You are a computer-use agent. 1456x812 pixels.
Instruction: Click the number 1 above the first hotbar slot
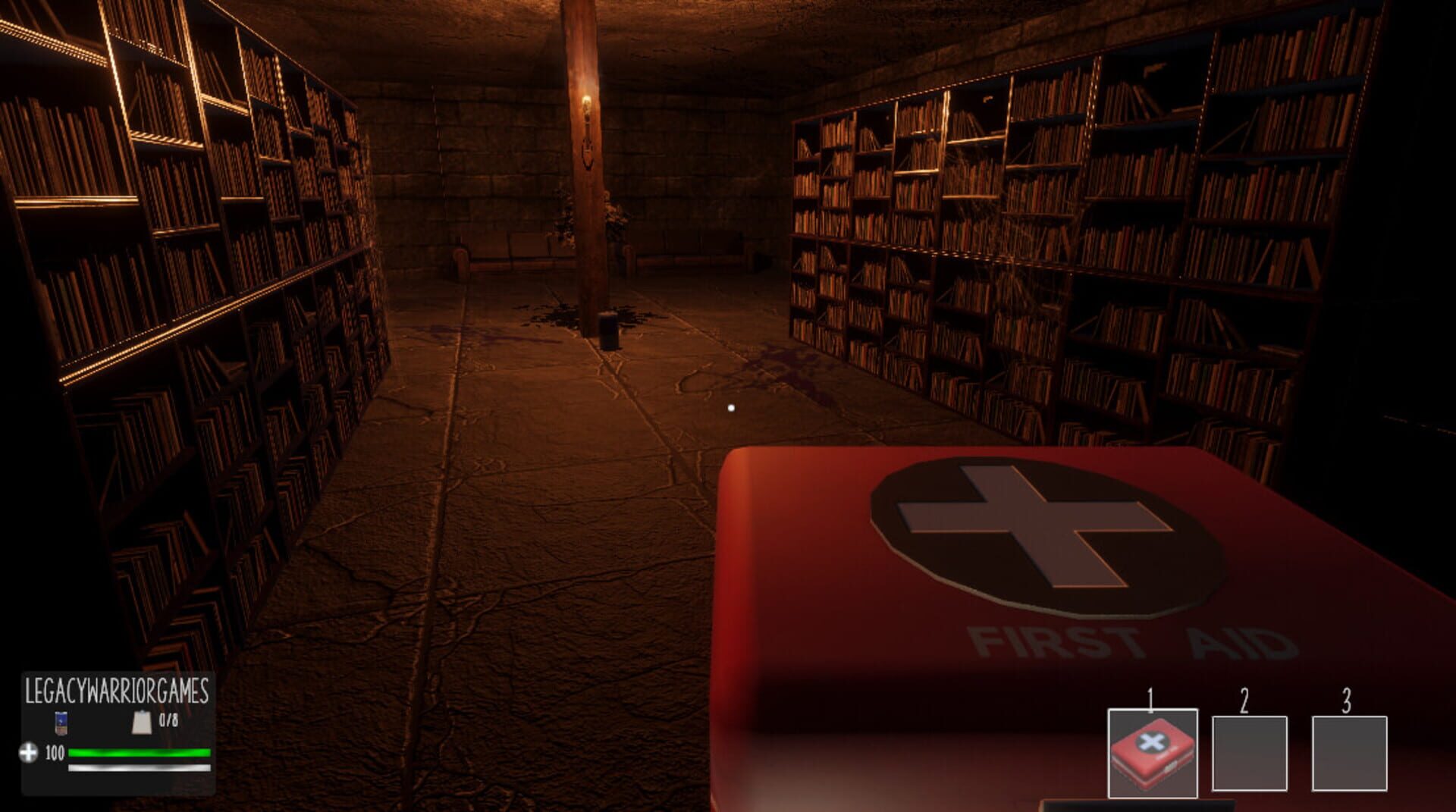click(x=1150, y=697)
